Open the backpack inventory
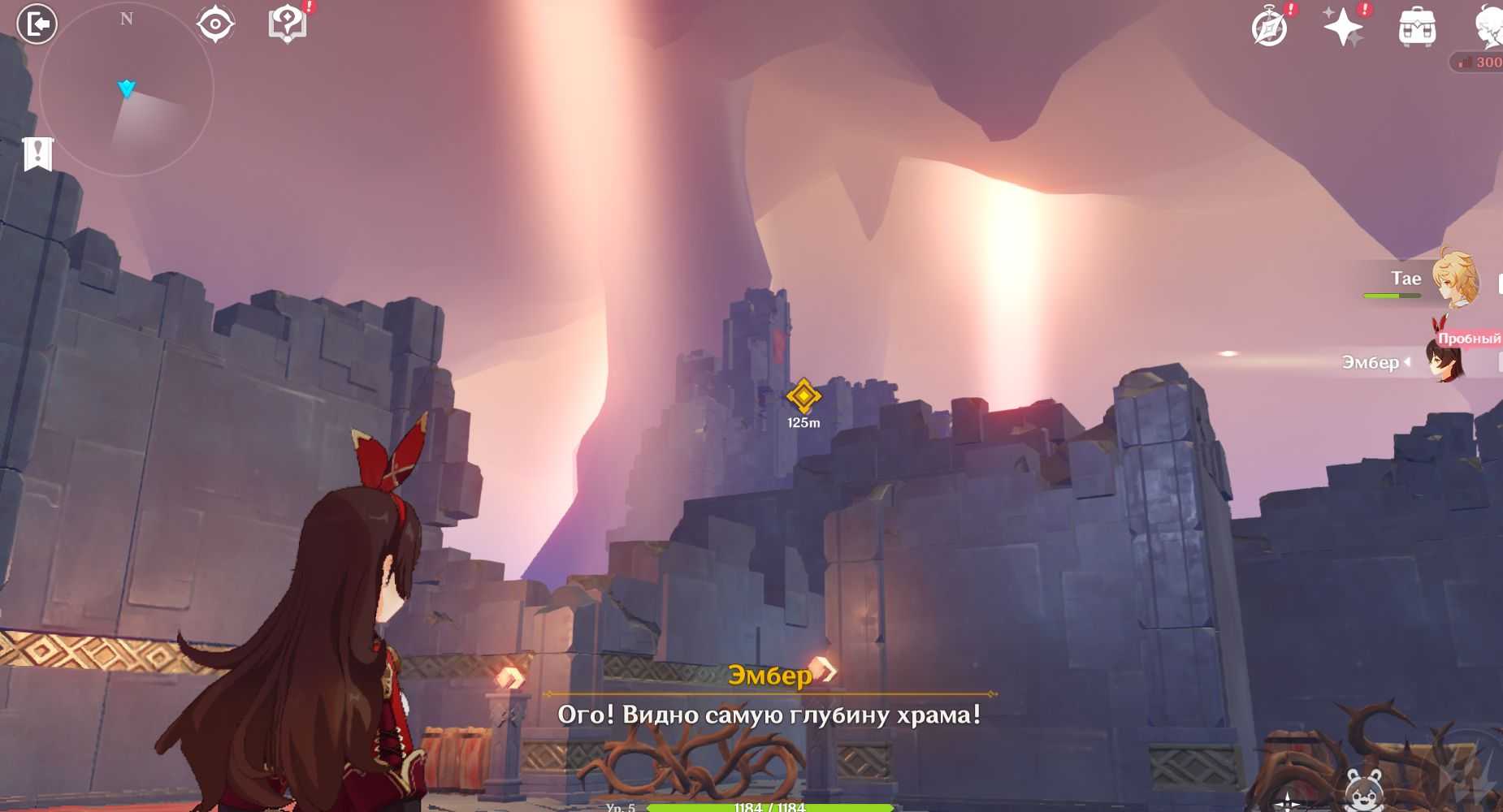1503x812 pixels. [1417, 27]
